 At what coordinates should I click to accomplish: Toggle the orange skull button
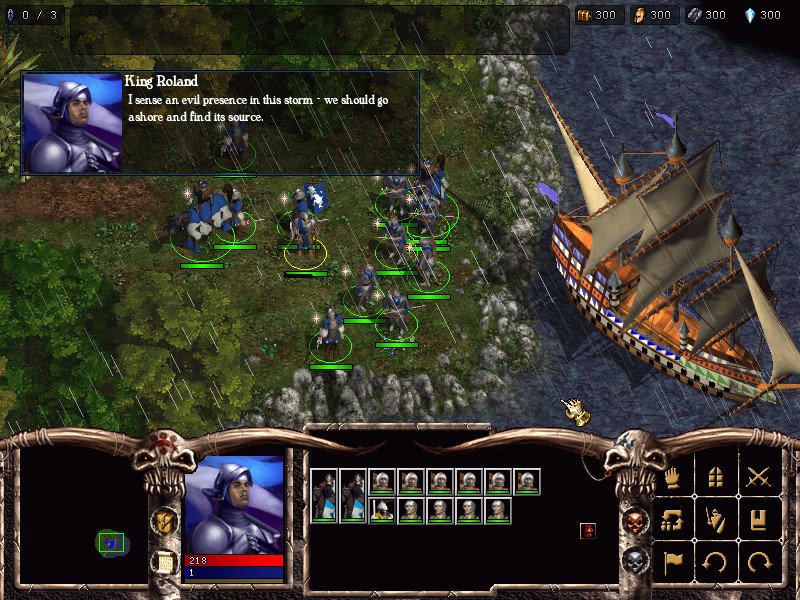click(x=634, y=521)
